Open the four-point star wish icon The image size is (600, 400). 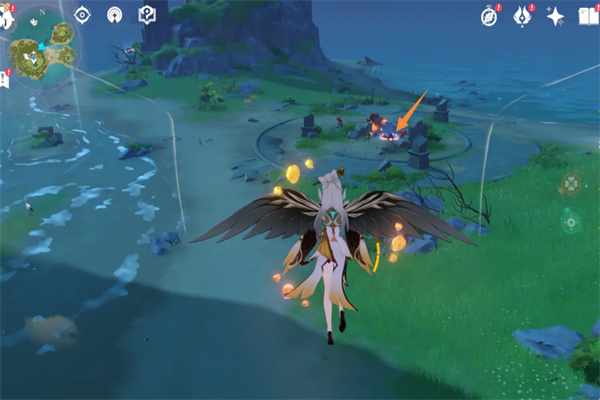[556, 16]
